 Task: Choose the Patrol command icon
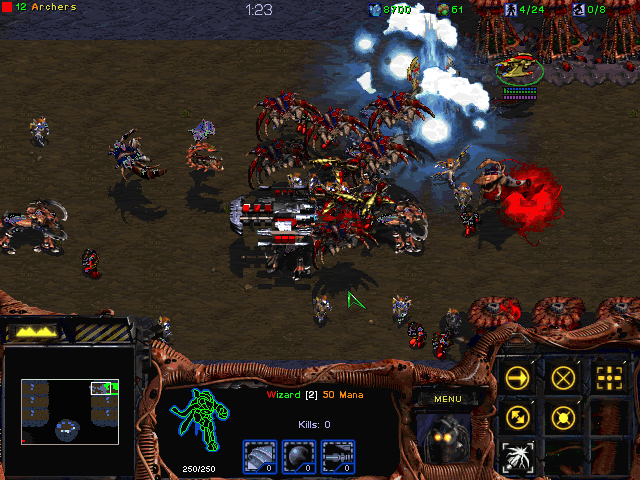point(518,416)
